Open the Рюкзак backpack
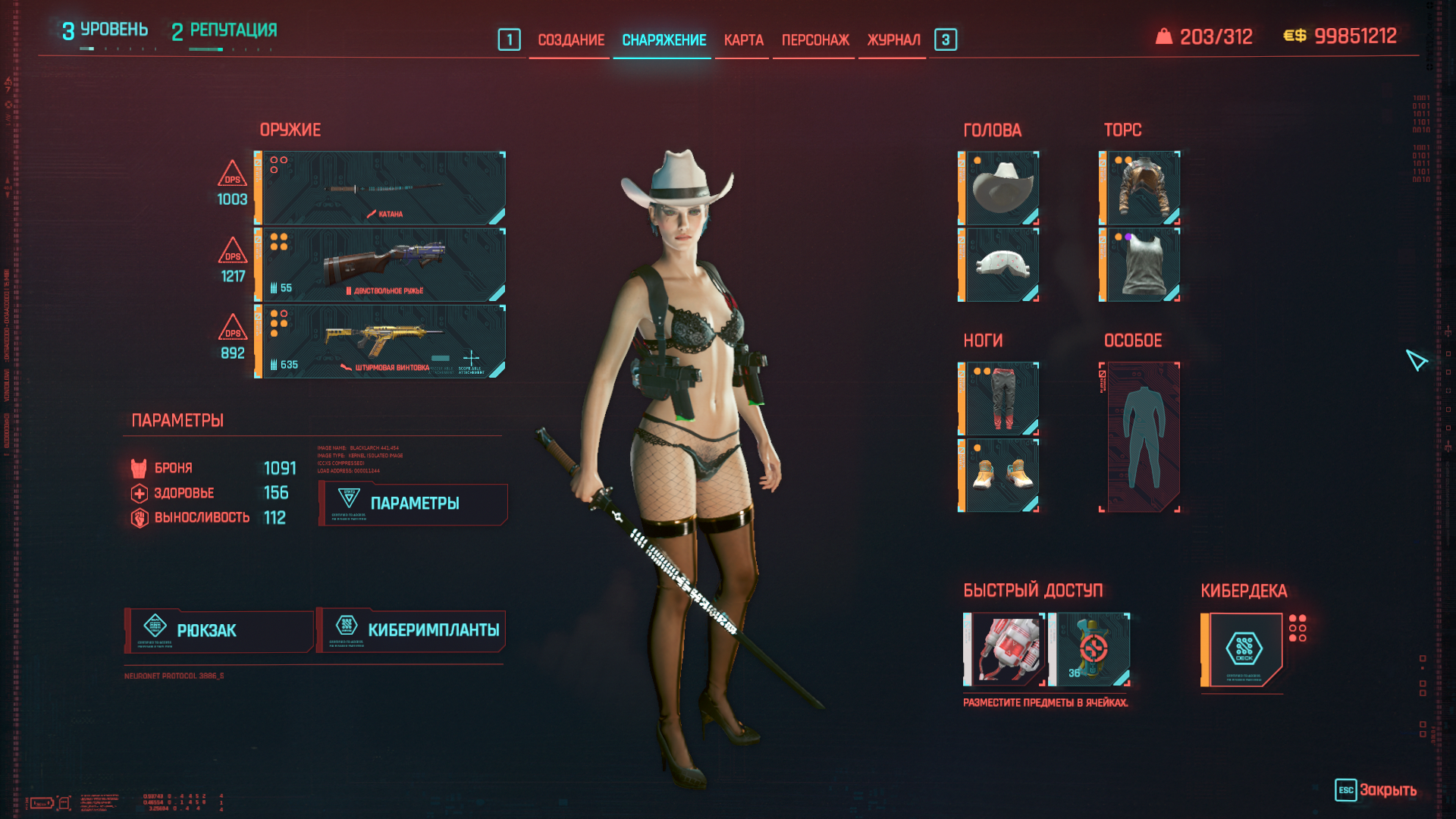Viewport: 1456px width, 819px height. [219, 631]
